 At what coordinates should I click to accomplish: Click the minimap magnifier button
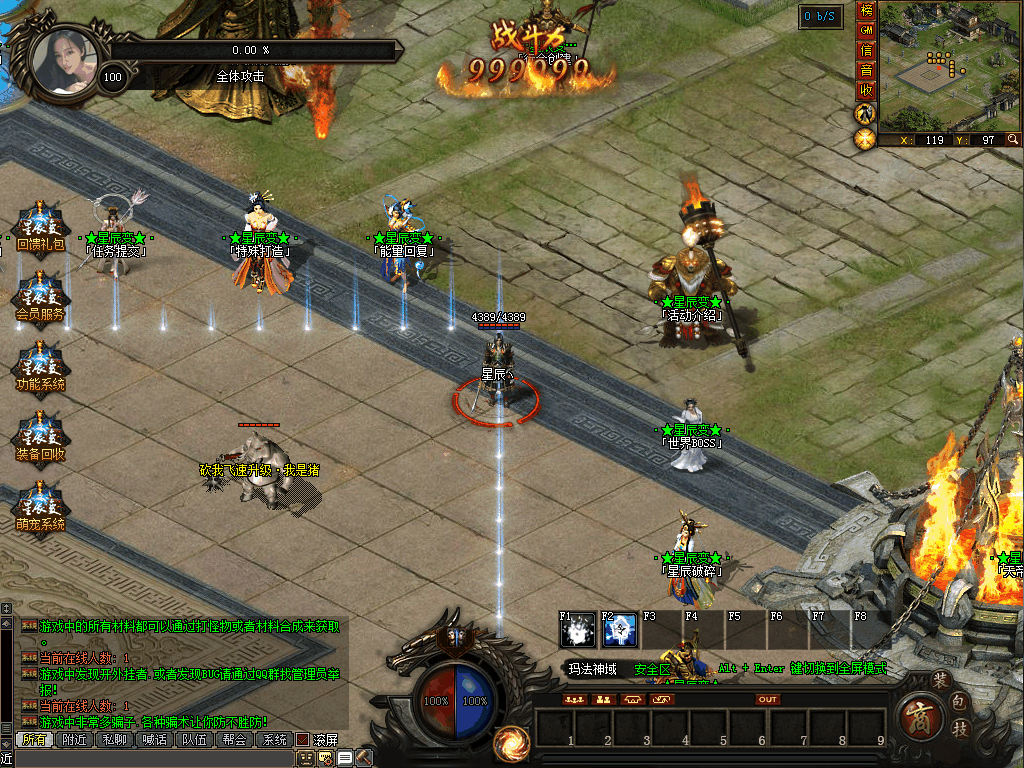pos(1013,140)
